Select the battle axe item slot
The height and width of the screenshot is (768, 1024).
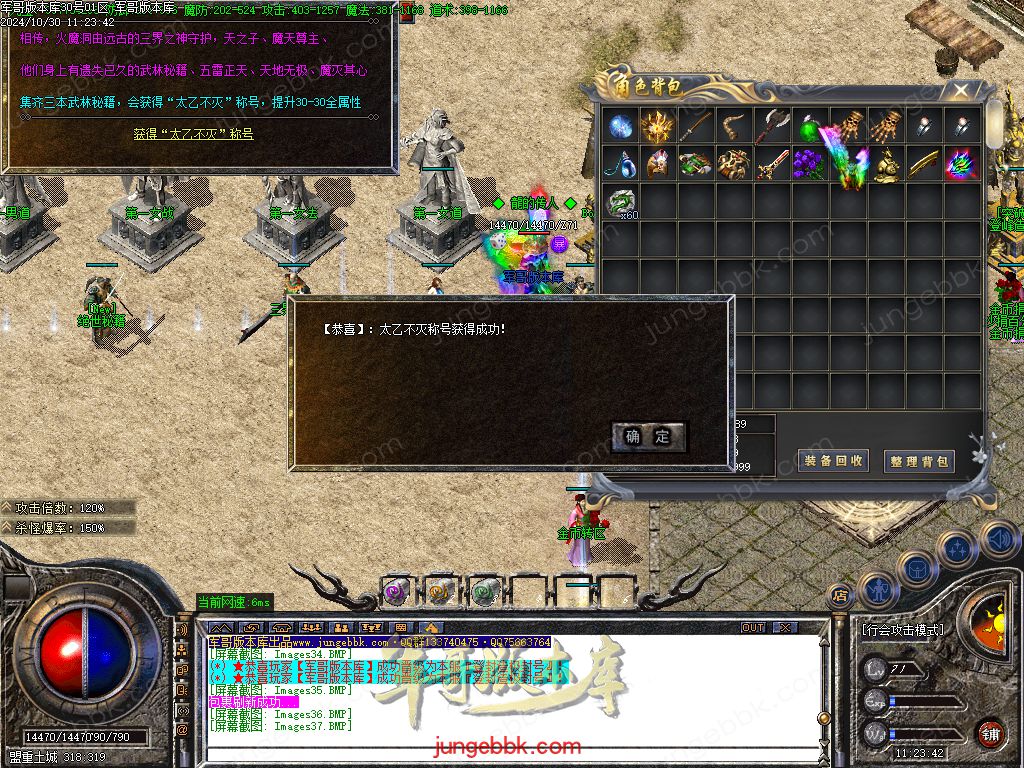click(x=772, y=126)
